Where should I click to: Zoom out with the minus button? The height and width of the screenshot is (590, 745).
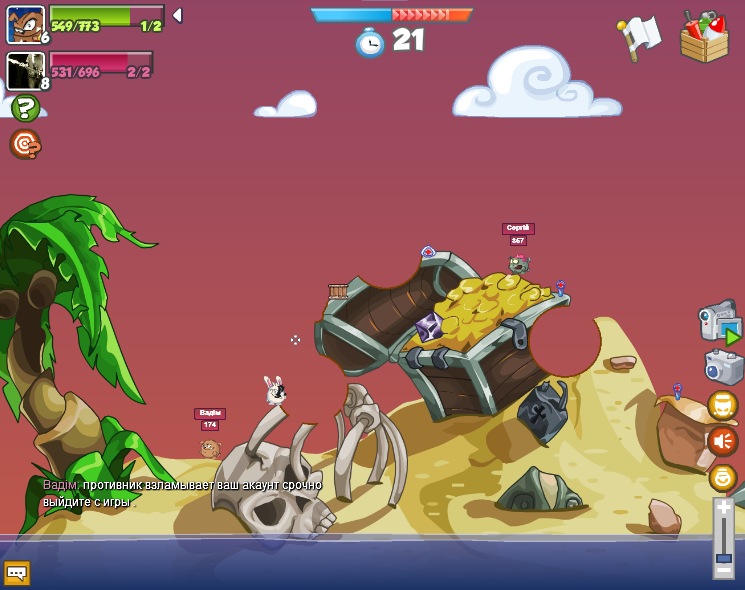(x=723, y=570)
